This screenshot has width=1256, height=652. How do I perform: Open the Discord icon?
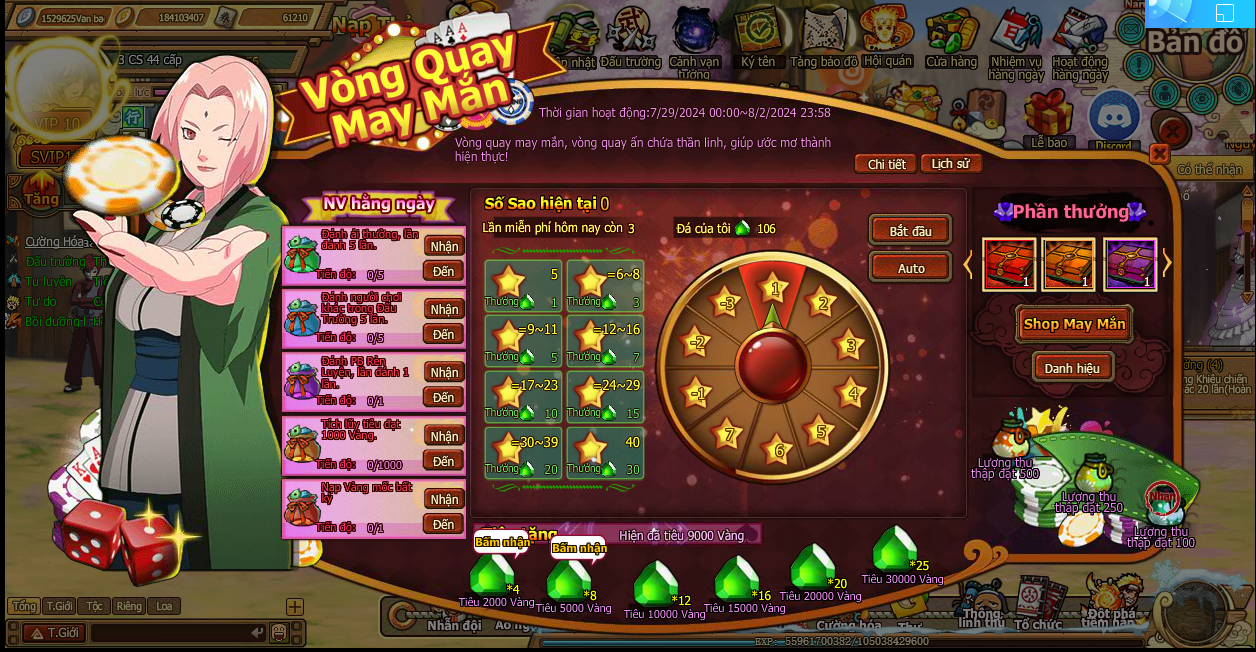coord(1113,120)
